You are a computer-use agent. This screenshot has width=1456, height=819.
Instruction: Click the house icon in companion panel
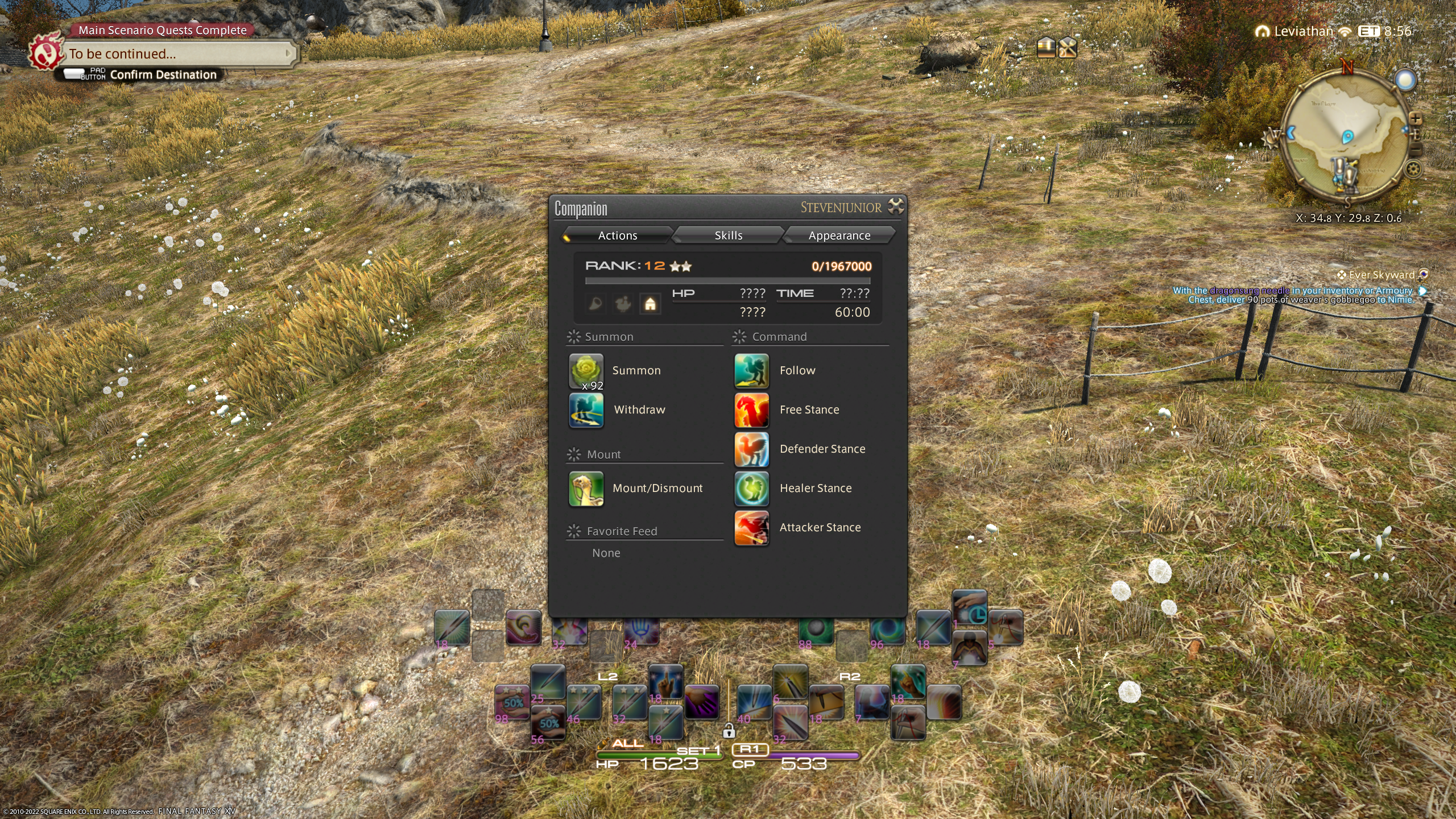pyautogui.click(x=650, y=304)
